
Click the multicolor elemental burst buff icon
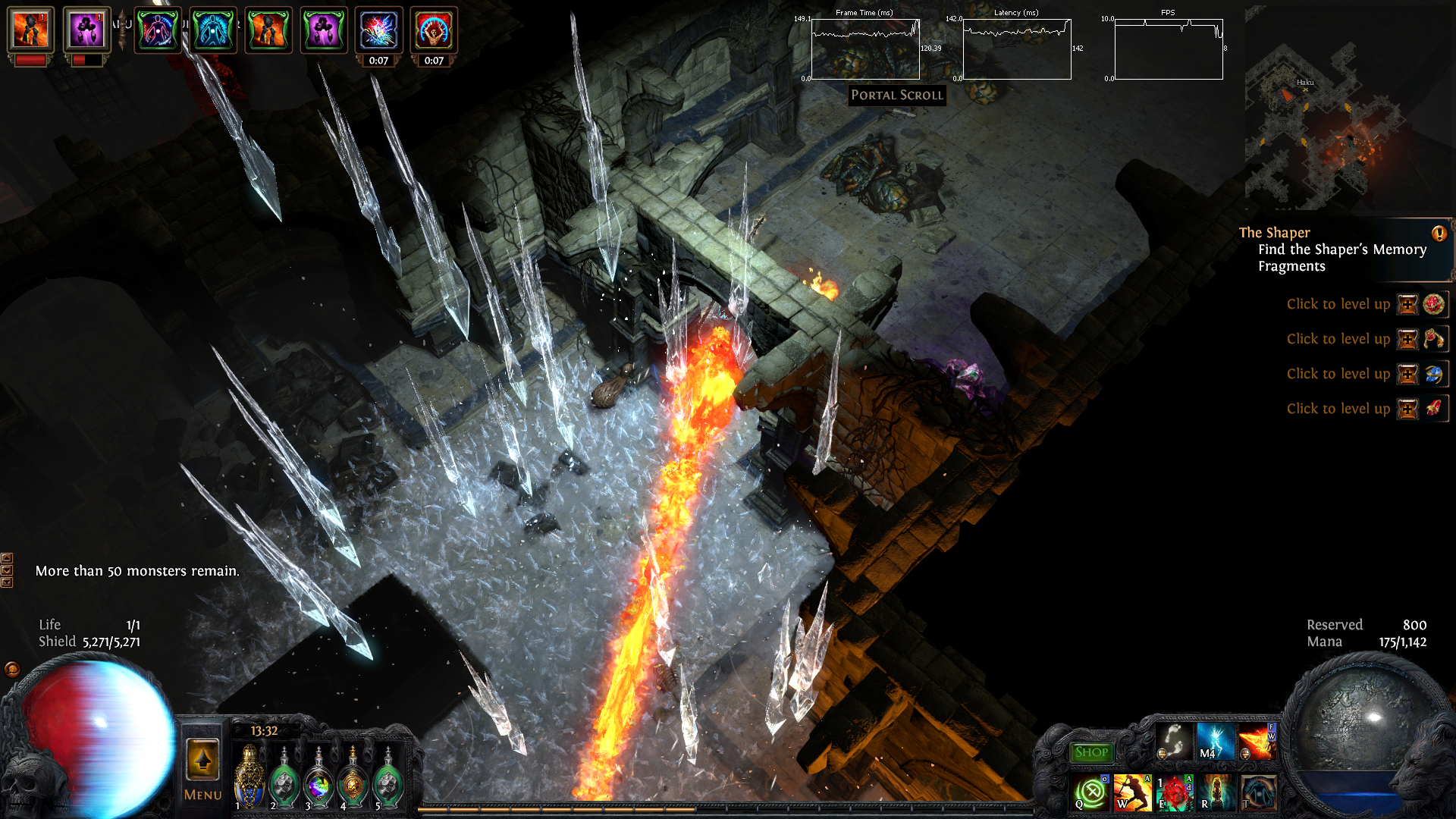click(378, 30)
